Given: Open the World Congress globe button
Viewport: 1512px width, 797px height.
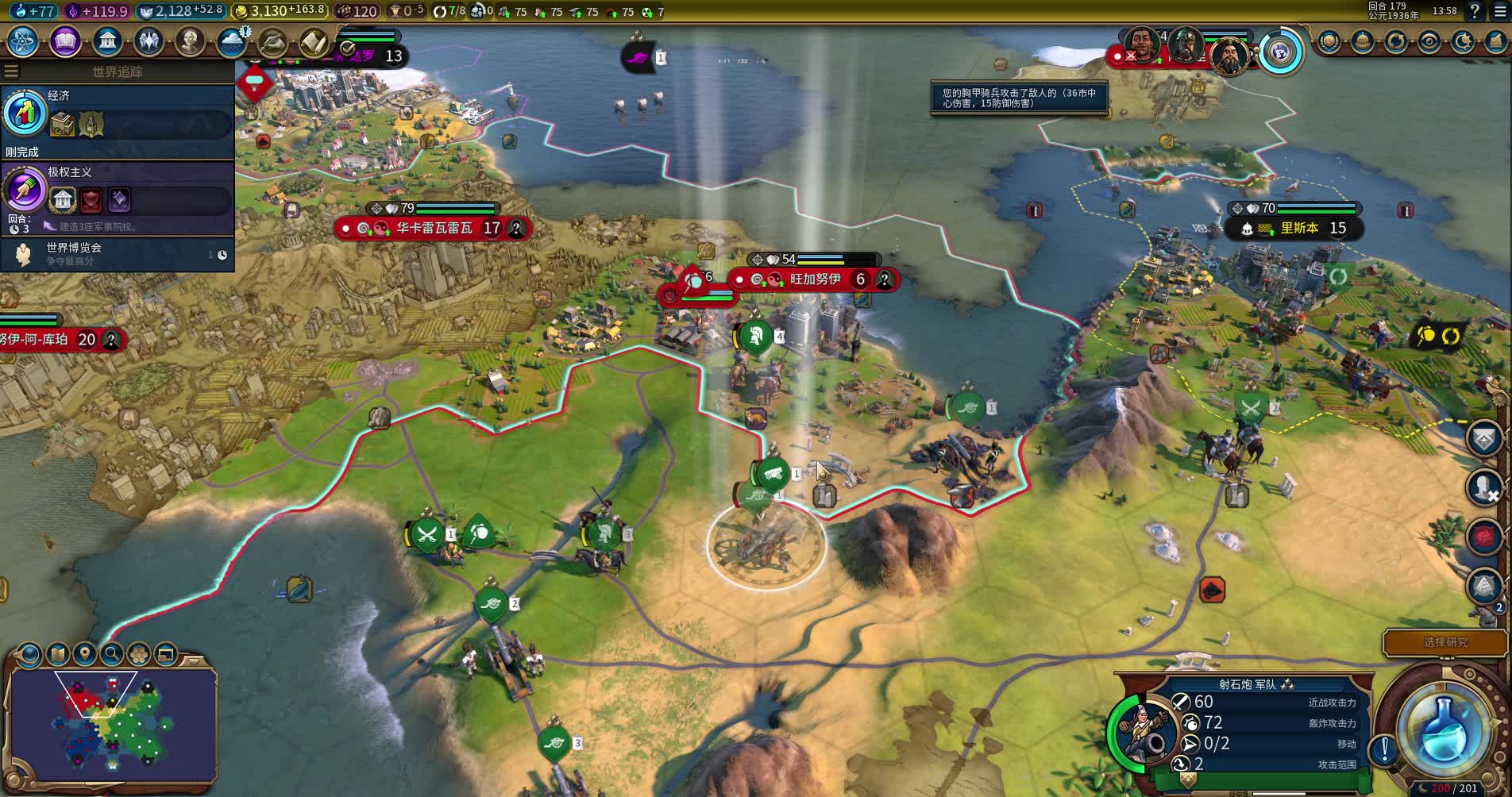Looking at the screenshot, I should (1279, 52).
